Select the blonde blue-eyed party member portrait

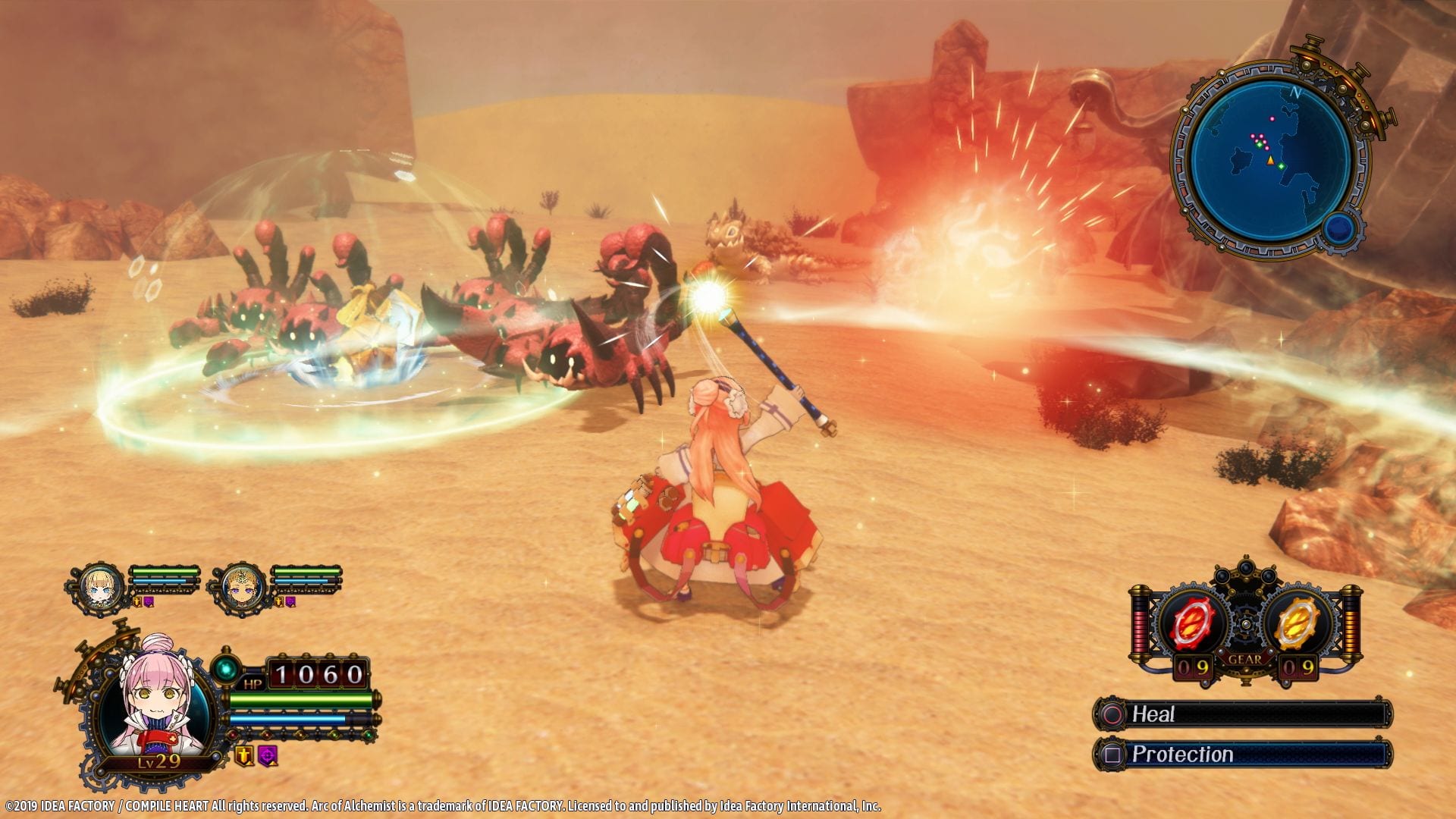pos(99,585)
